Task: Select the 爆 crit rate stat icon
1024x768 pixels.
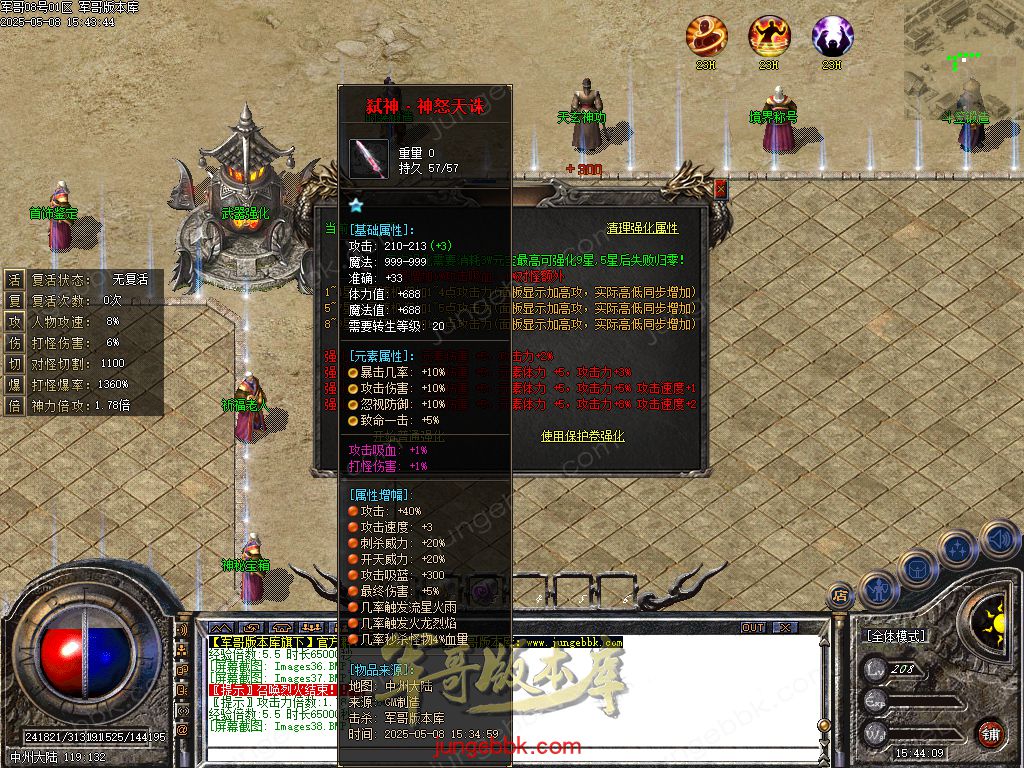Action: pyautogui.click(x=15, y=385)
